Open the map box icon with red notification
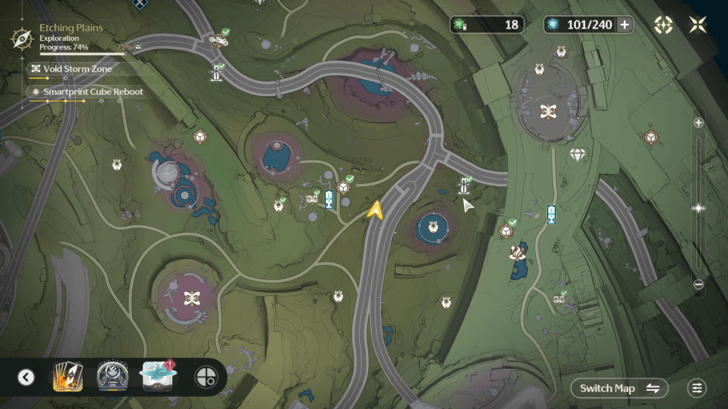Image resolution: width=728 pixels, height=409 pixels. coord(158,376)
